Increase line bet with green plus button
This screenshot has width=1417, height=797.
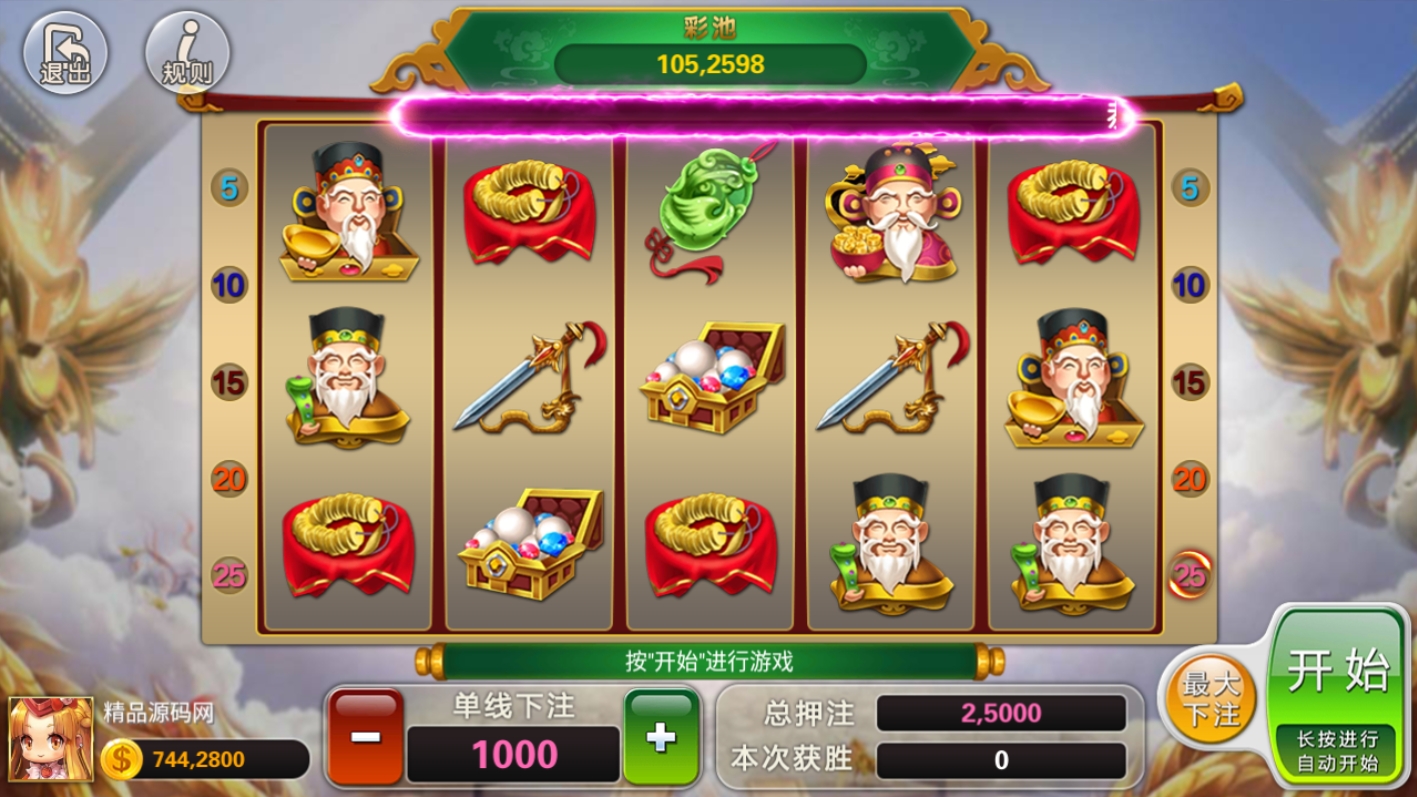[x=661, y=736]
